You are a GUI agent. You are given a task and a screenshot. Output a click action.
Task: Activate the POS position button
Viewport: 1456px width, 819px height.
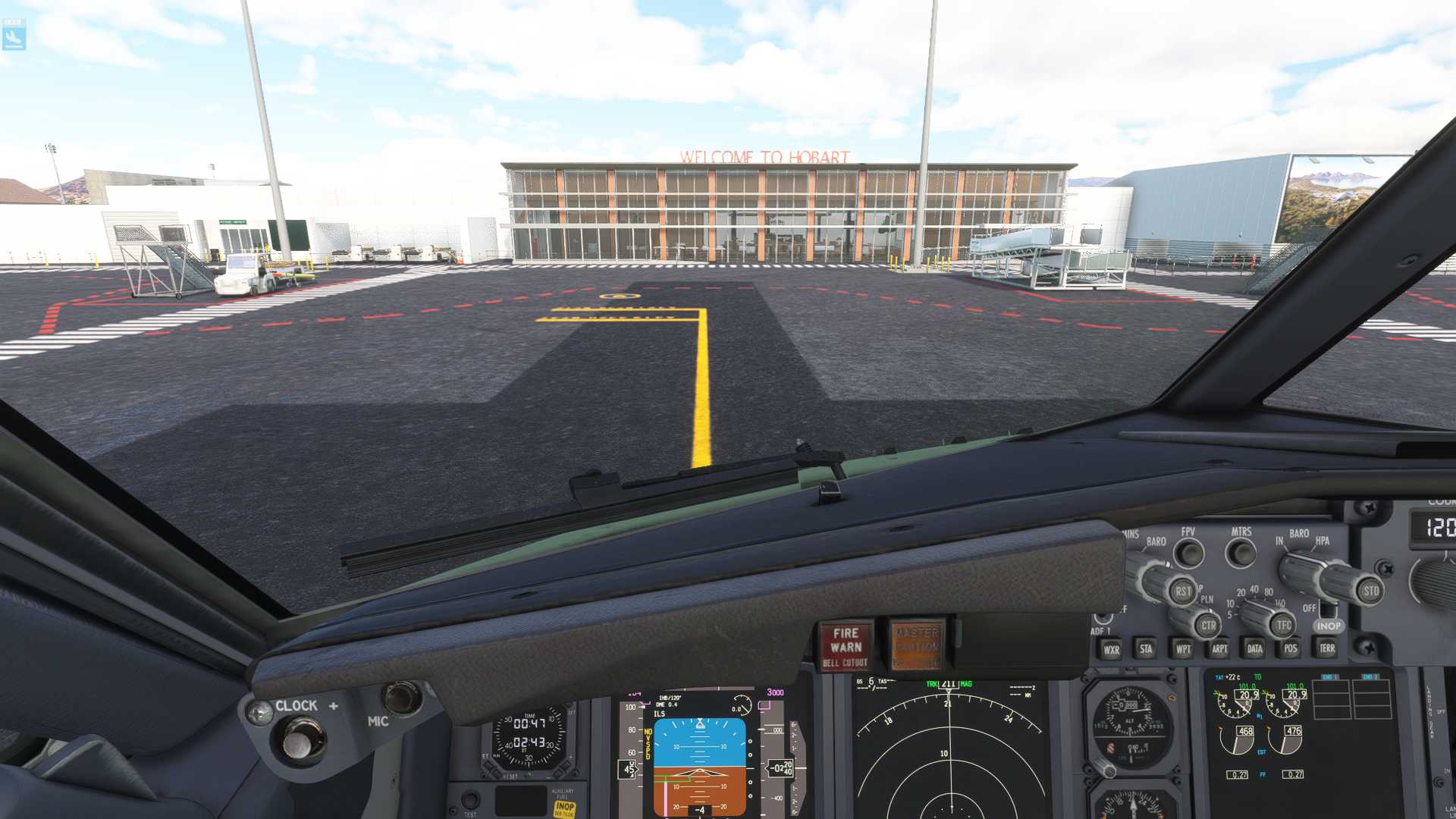pyautogui.click(x=1291, y=649)
